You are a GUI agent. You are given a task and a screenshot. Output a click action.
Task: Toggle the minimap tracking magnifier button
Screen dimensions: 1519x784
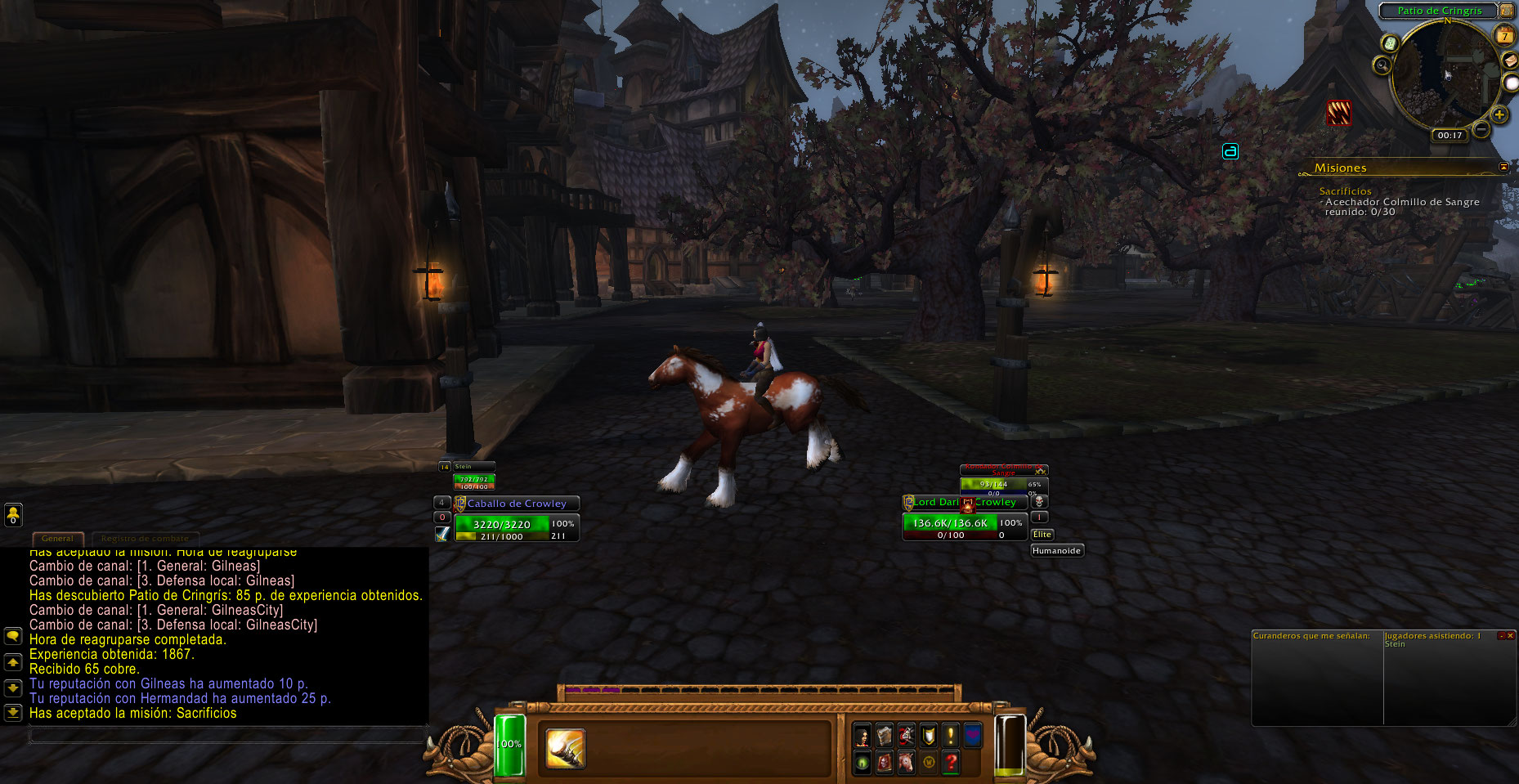[x=1382, y=65]
